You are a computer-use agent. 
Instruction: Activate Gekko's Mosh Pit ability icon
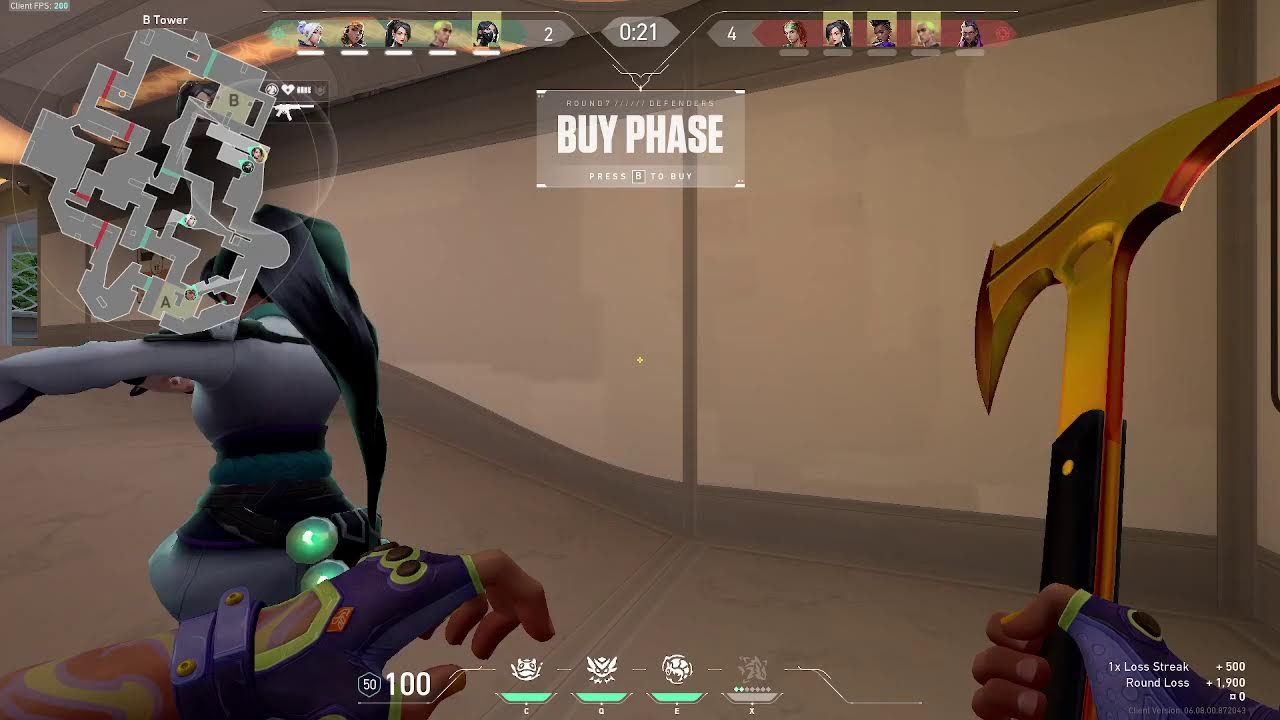point(526,670)
